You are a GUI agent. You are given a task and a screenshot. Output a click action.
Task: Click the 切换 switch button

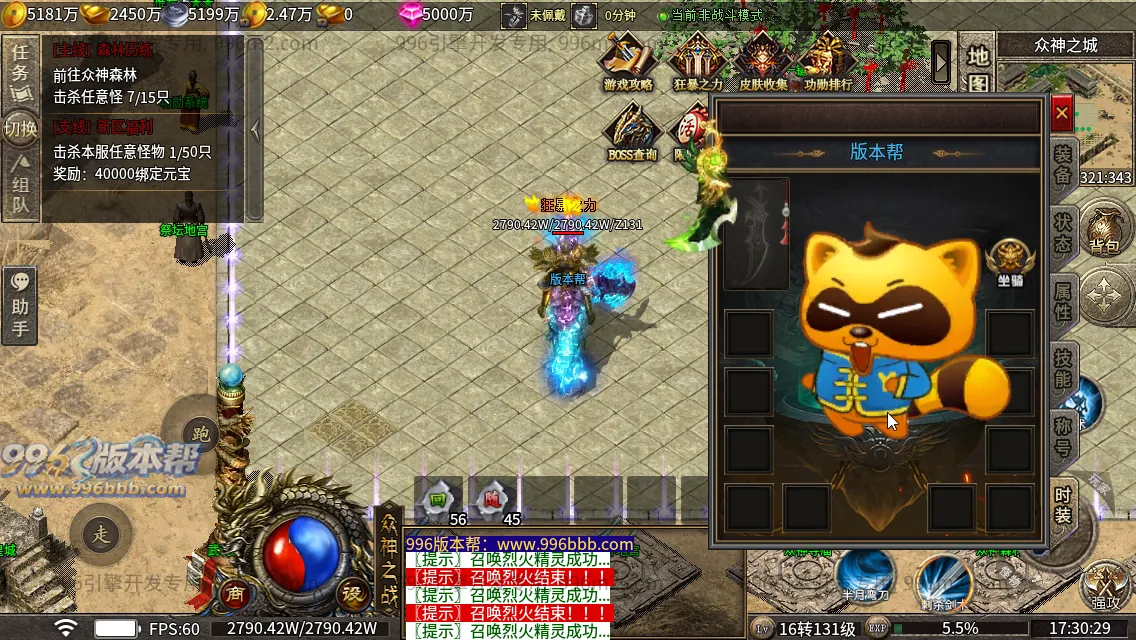point(20,128)
